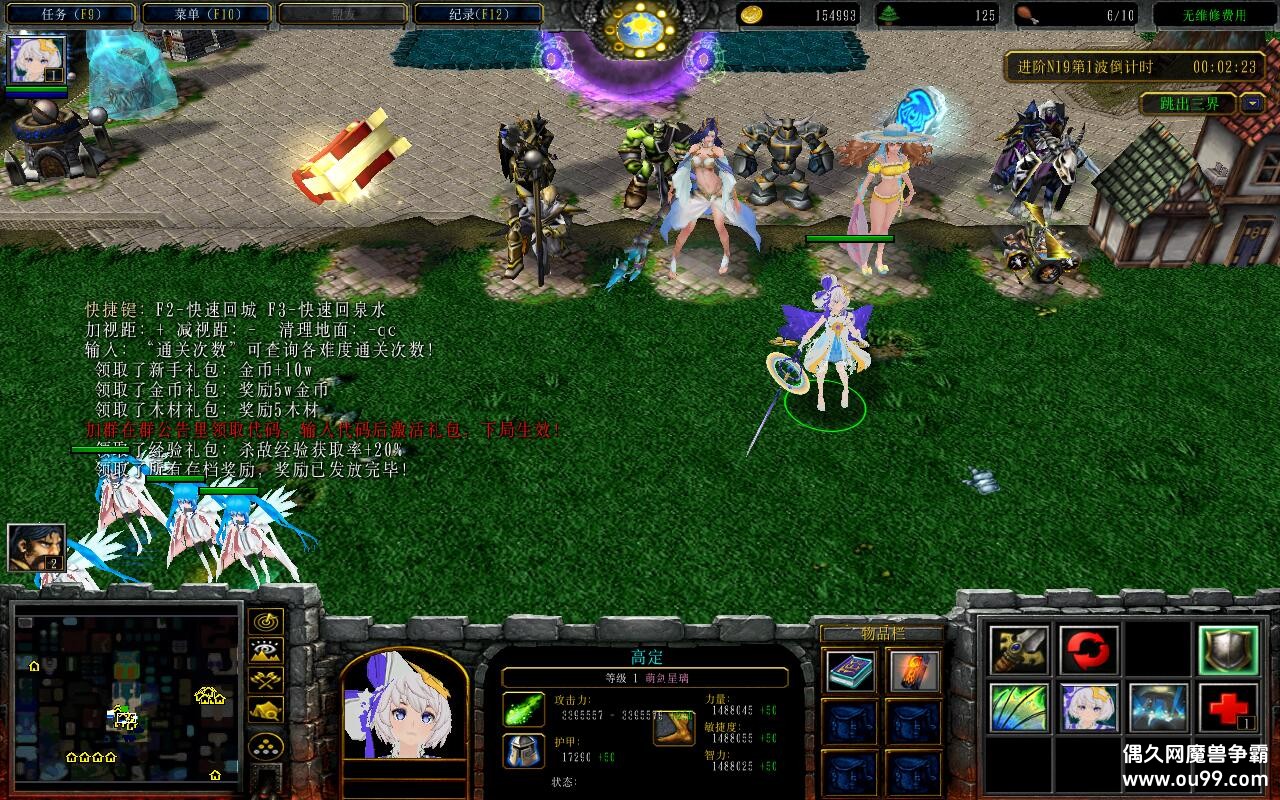The image size is (1280, 800).
Task: Toggle terrain display with the eye icon
Action: click(265, 652)
